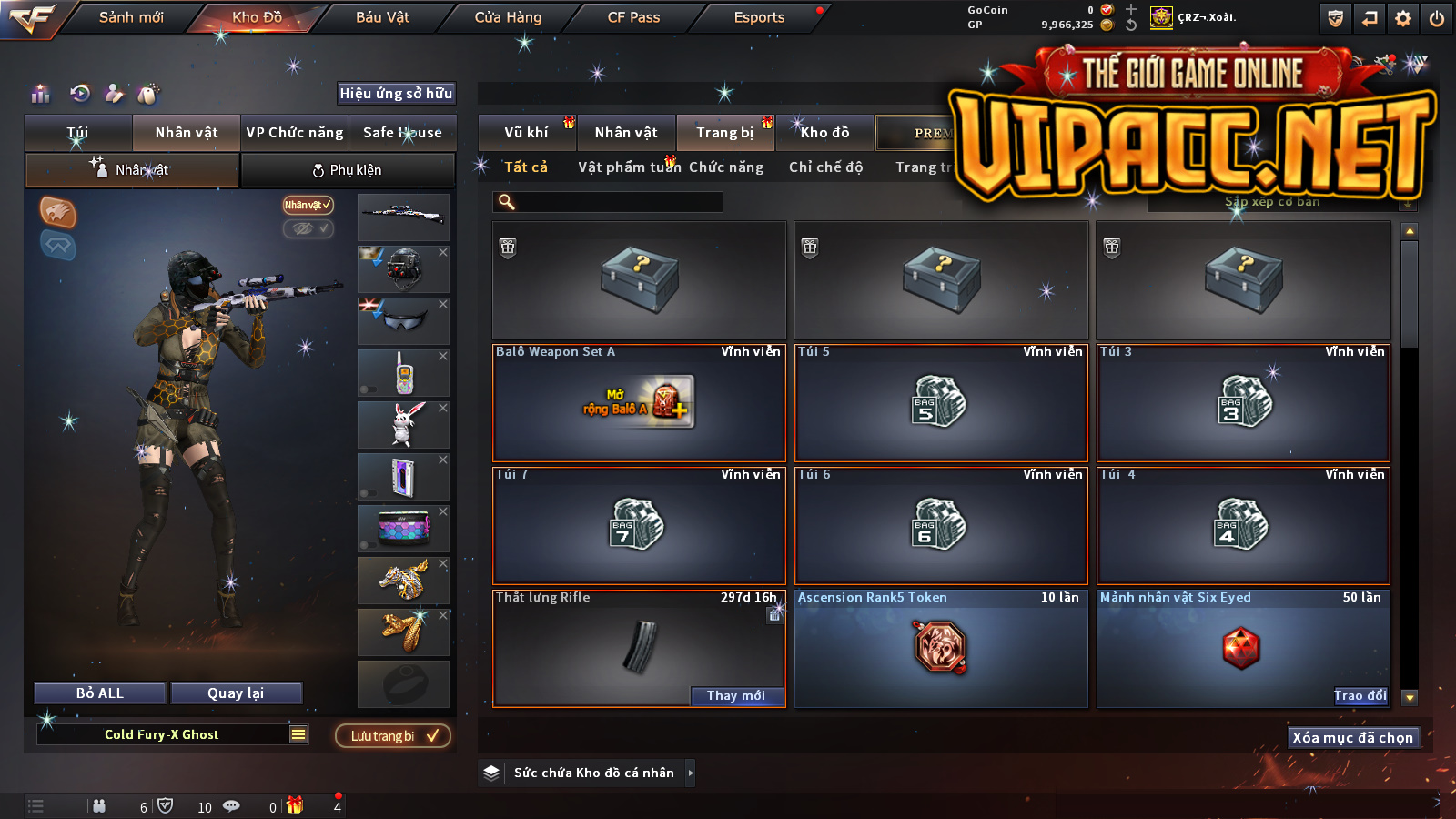Open settings via the gear icon

click(1403, 18)
